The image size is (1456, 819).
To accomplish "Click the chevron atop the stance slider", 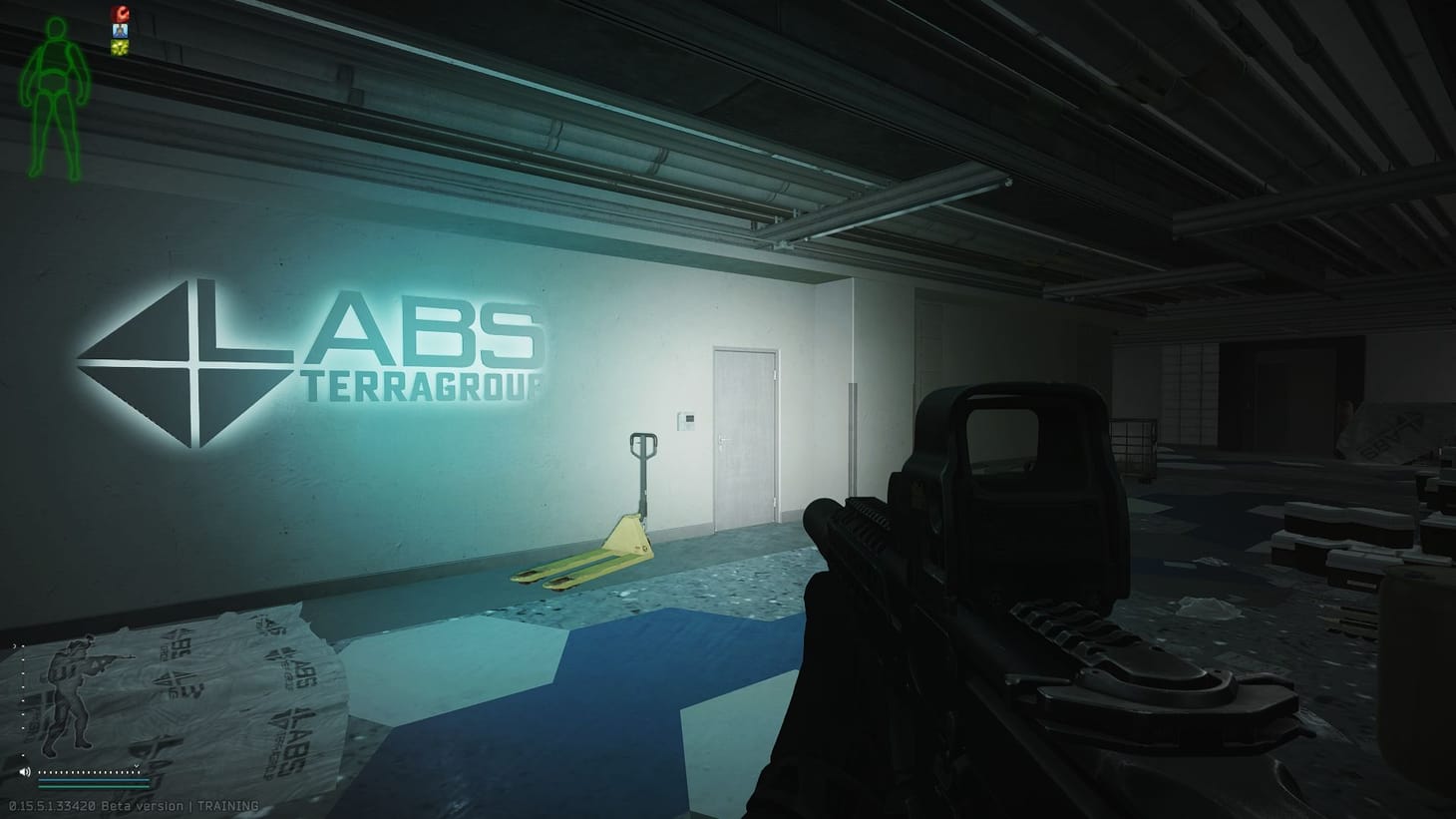I will (x=15, y=645).
